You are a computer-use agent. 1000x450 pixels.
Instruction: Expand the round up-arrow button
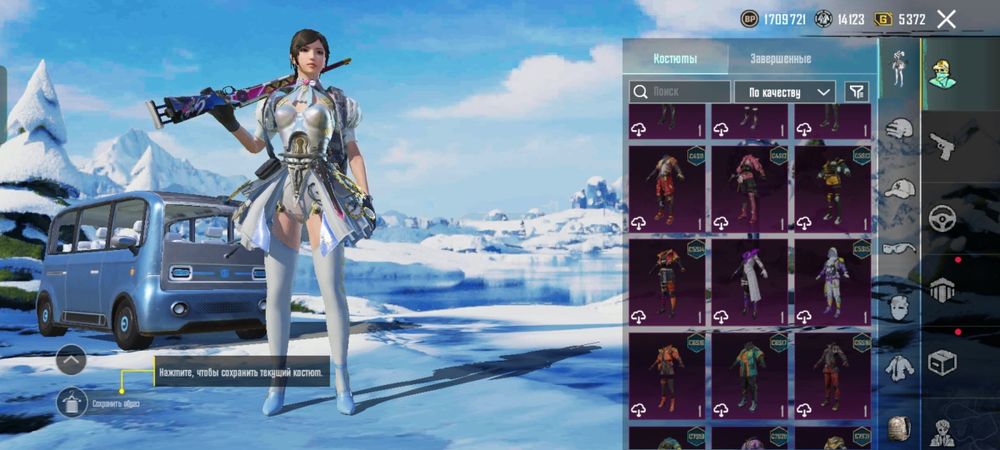(71, 359)
